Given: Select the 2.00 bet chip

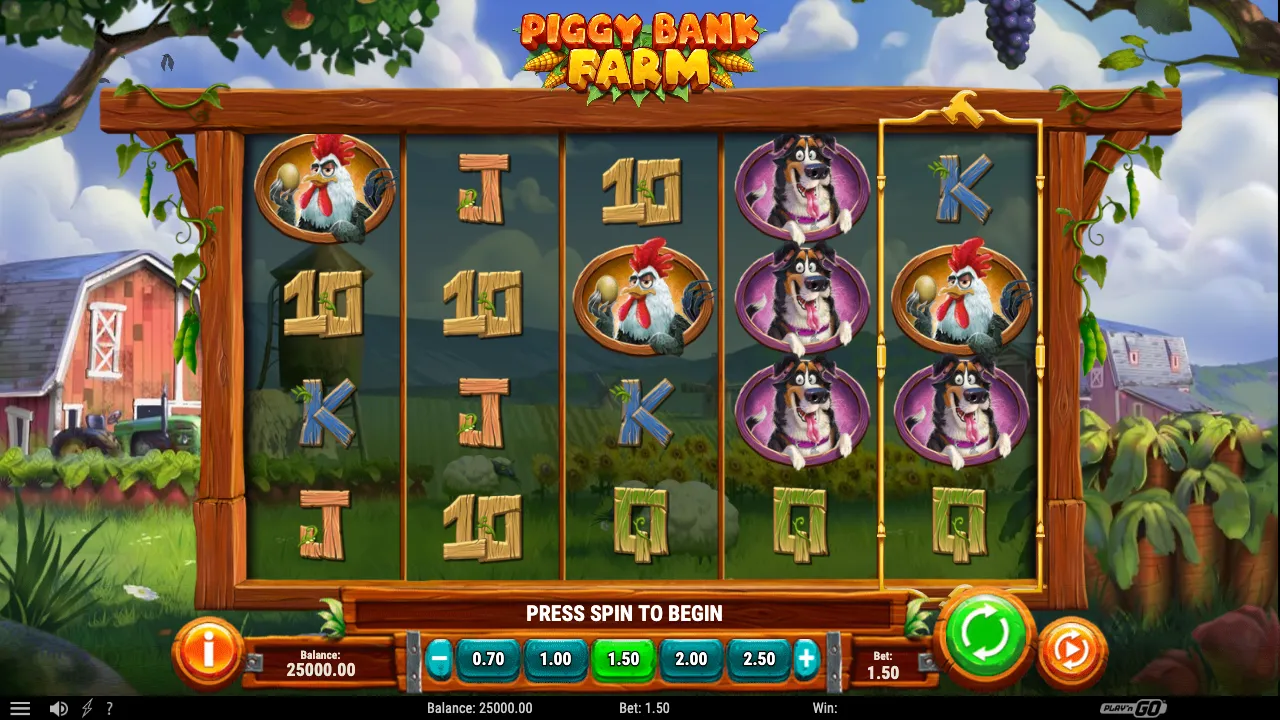Looking at the screenshot, I should 690,659.
